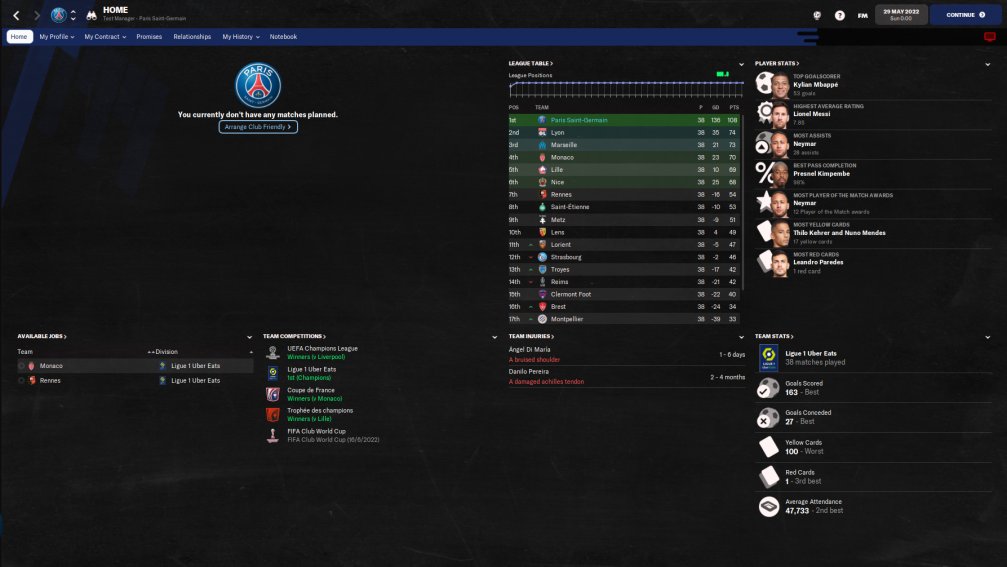This screenshot has height=567, width=1007.
Task: Switch to the Promises tab
Action: pyautogui.click(x=149, y=37)
